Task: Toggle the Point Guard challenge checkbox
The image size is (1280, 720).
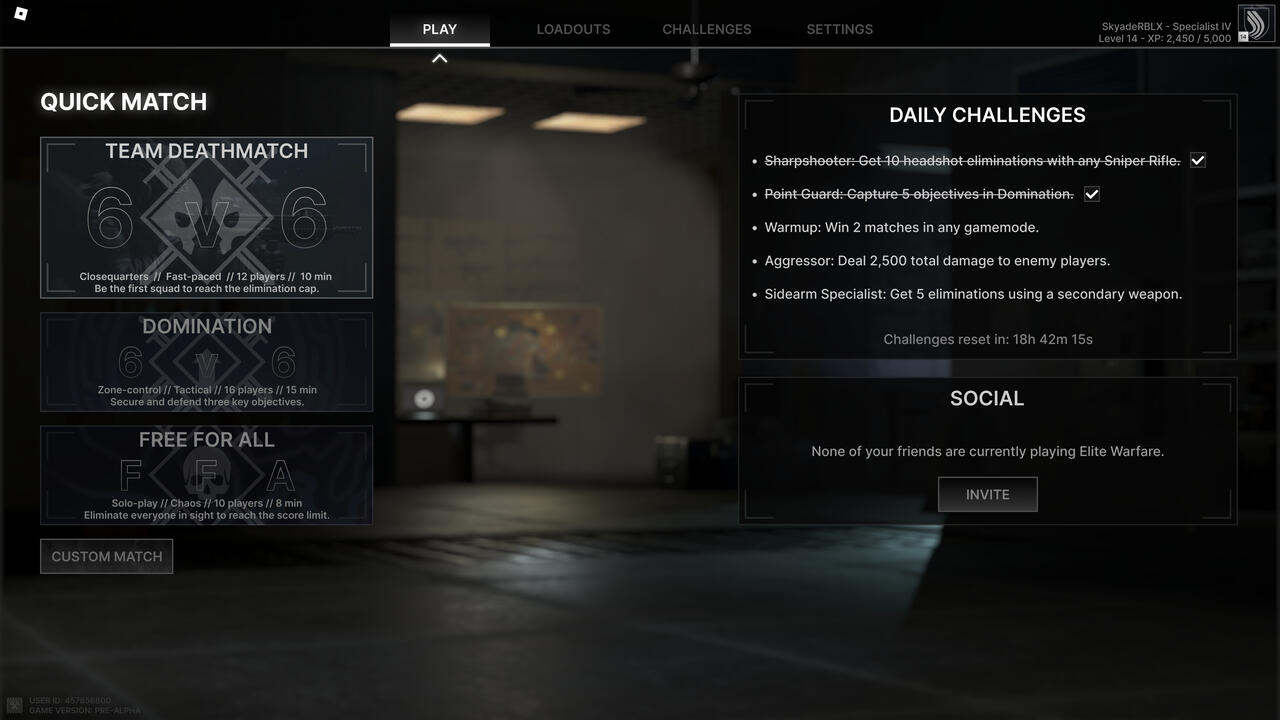Action: click(1092, 194)
